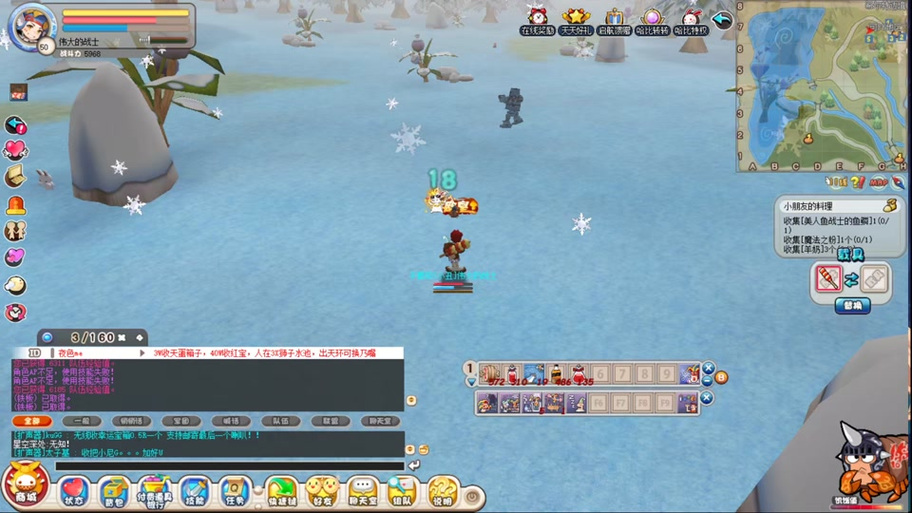Open the 天天好礼 star gift icon
The height and width of the screenshot is (513, 912).
(575, 19)
